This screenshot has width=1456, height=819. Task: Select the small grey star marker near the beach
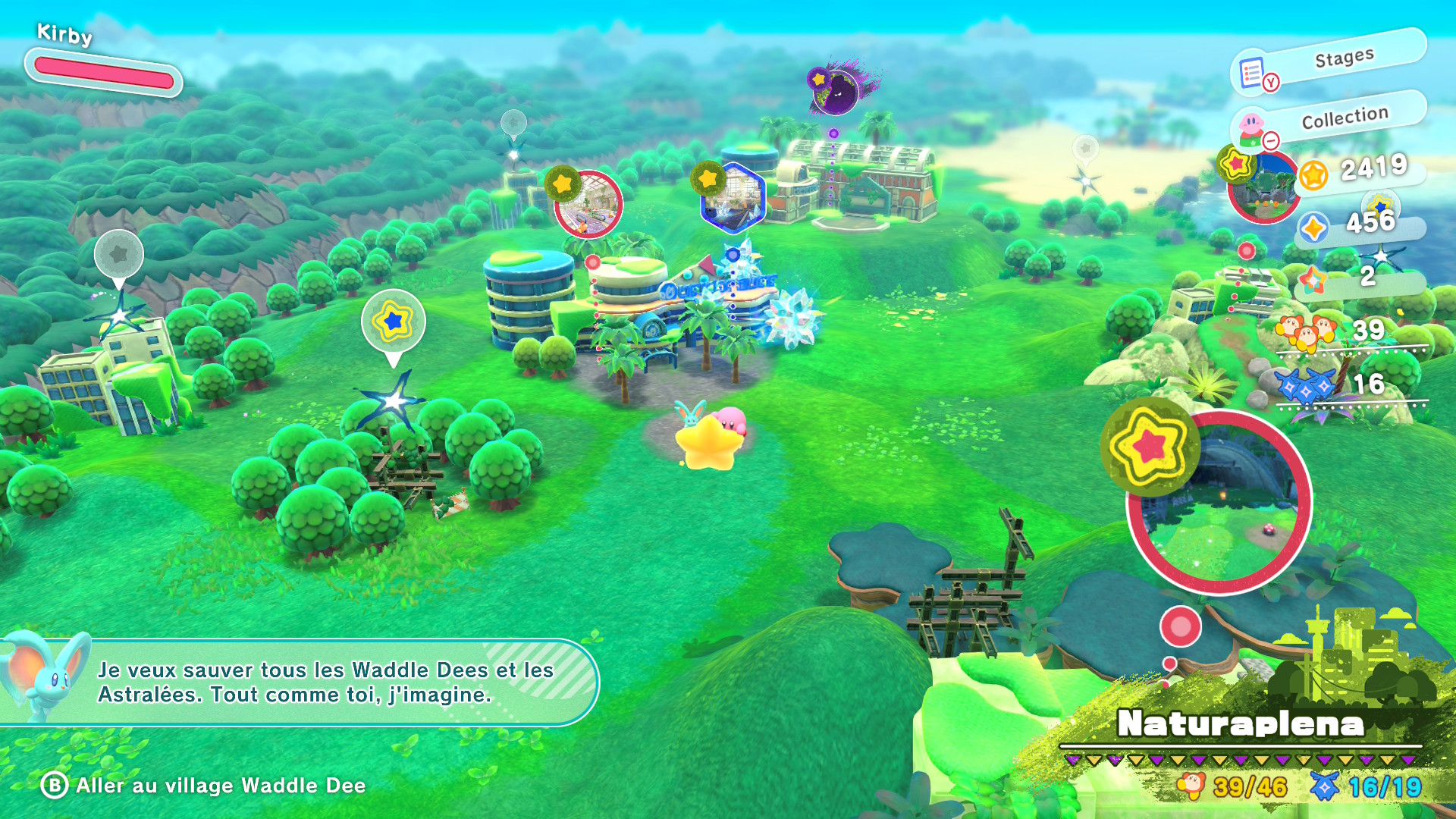click(x=1085, y=148)
